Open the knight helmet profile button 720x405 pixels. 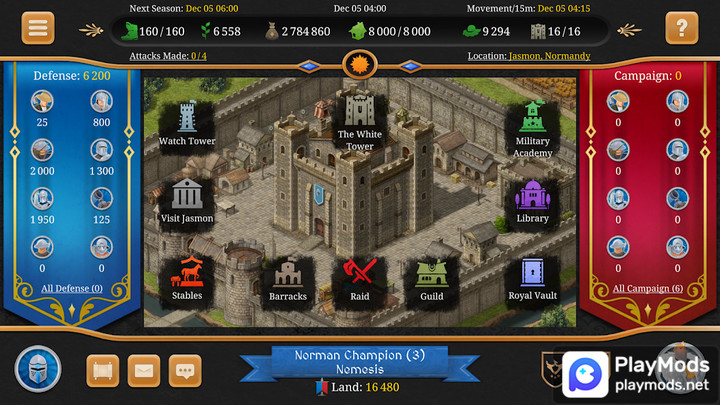point(38,369)
